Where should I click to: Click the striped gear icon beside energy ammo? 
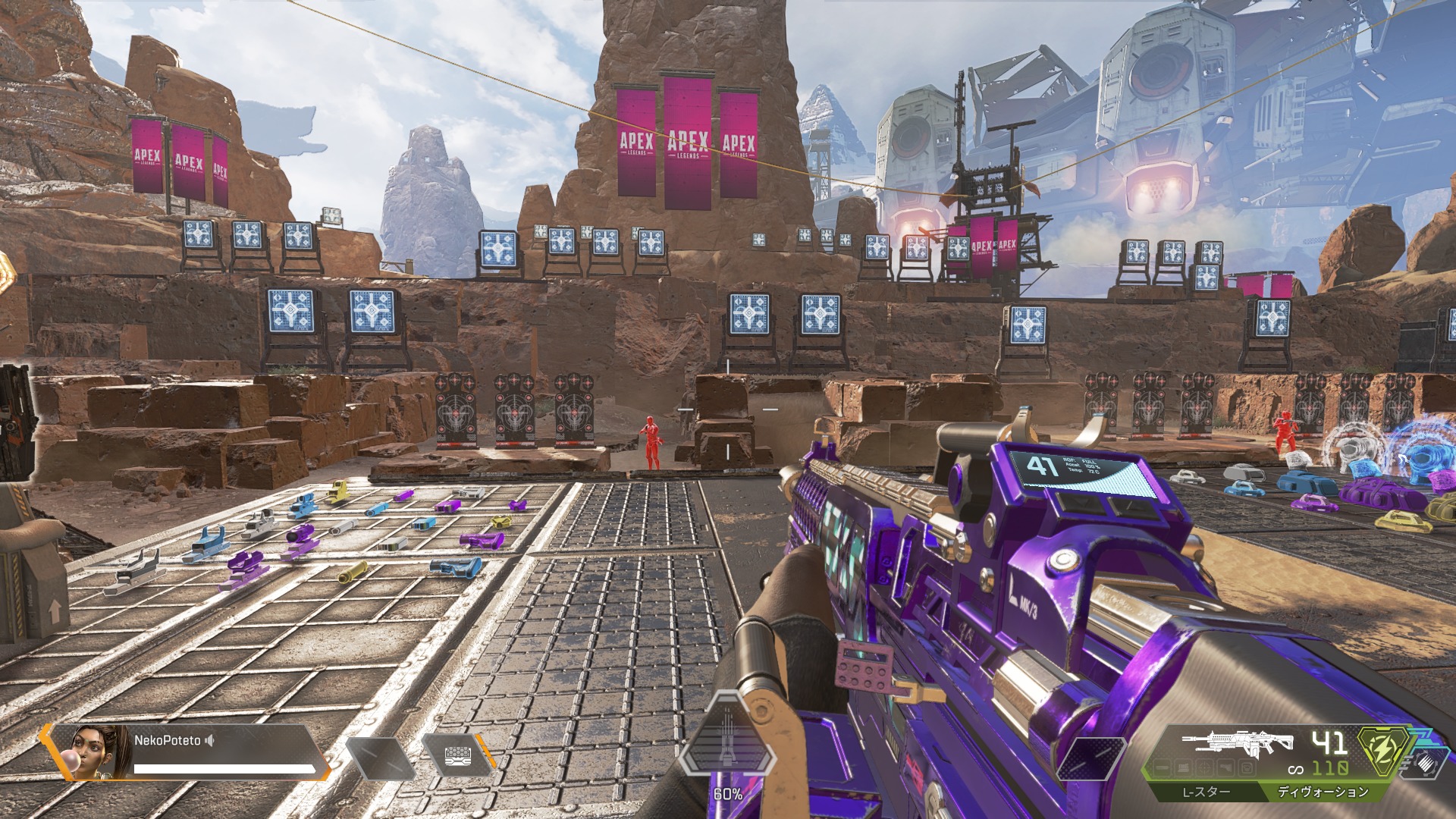(x=1423, y=764)
